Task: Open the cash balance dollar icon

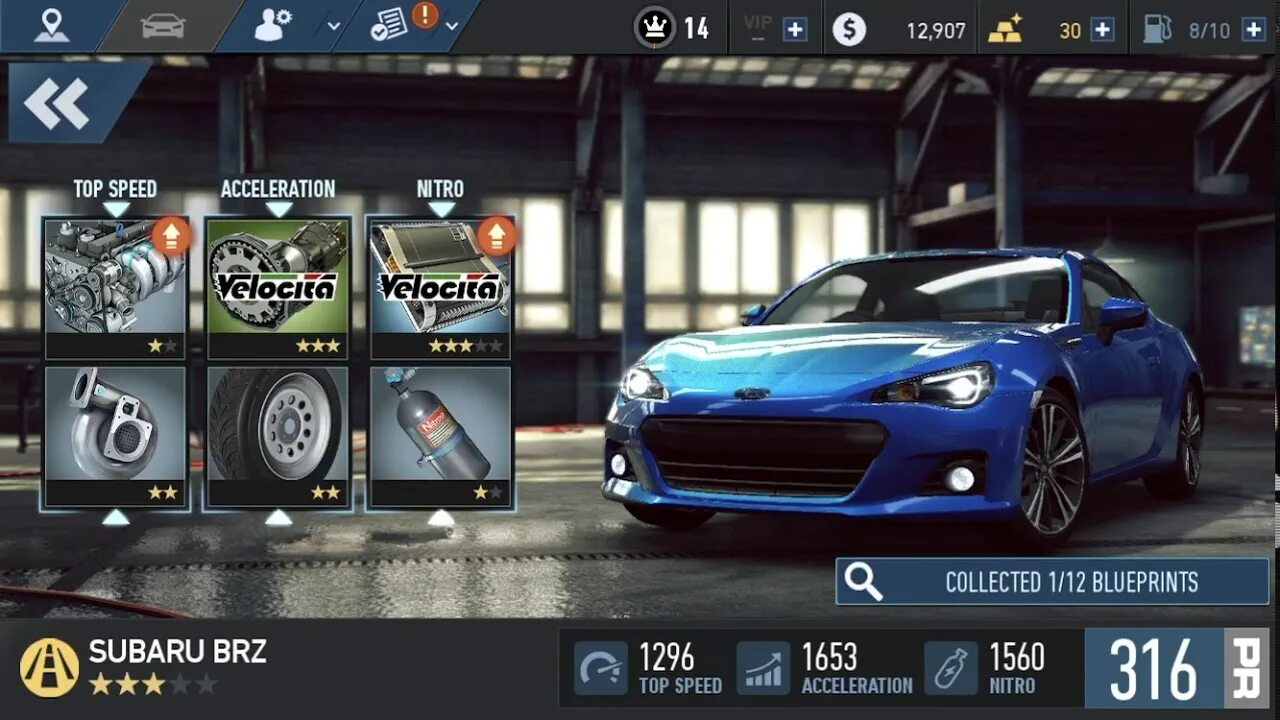Action: click(849, 30)
